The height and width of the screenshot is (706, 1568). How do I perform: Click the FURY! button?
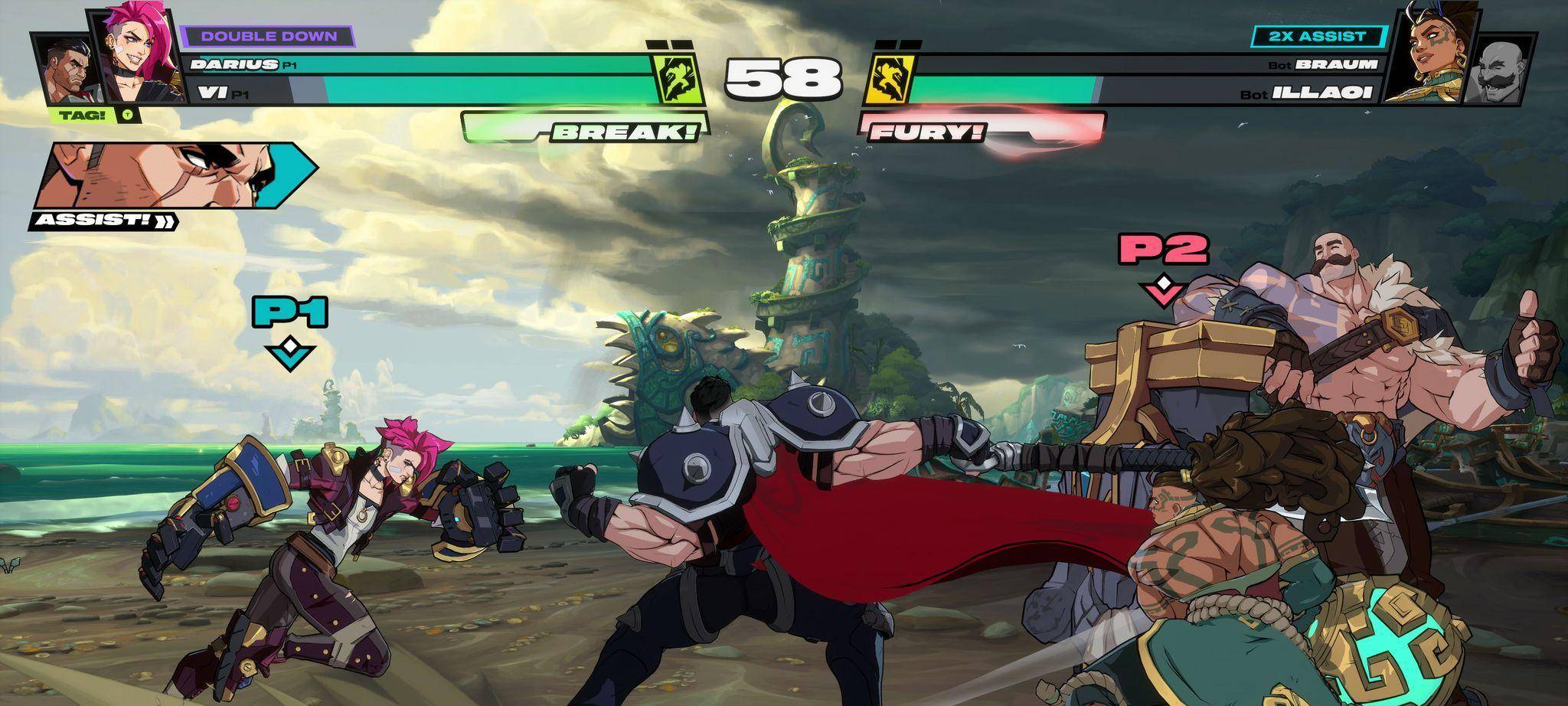pos(927,132)
